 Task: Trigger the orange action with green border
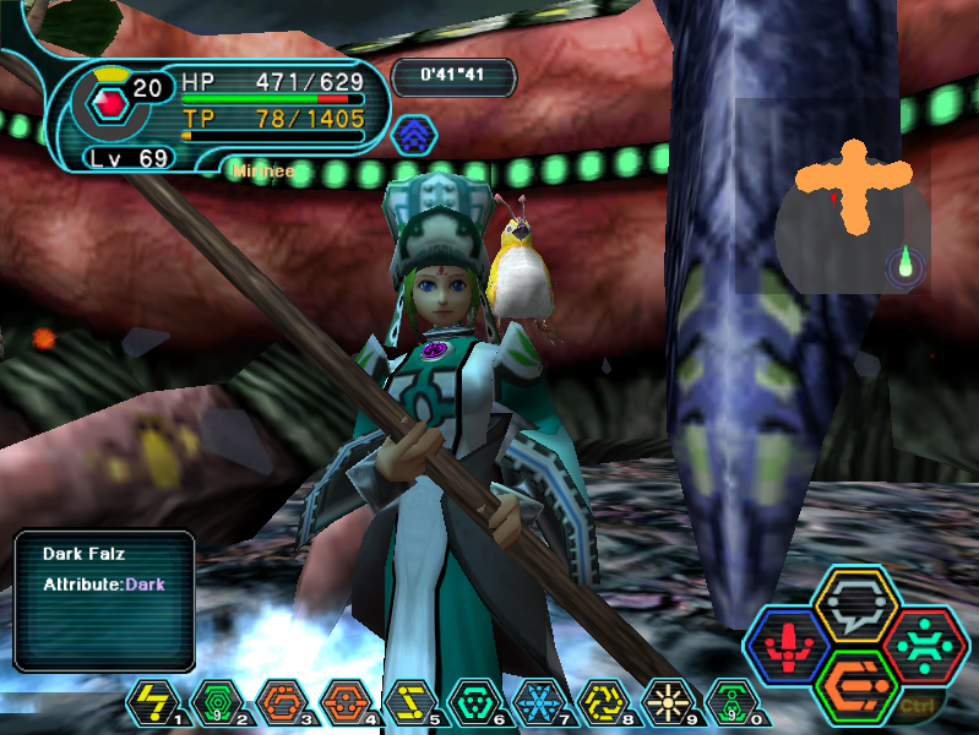tap(857, 685)
